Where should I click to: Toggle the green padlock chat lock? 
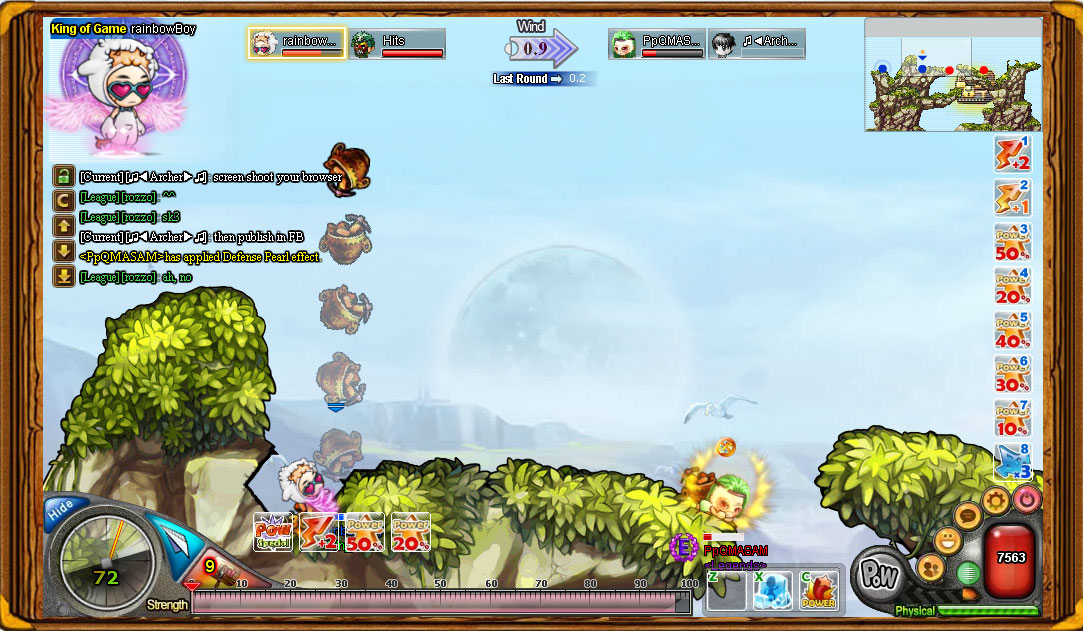click(x=63, y=176)
